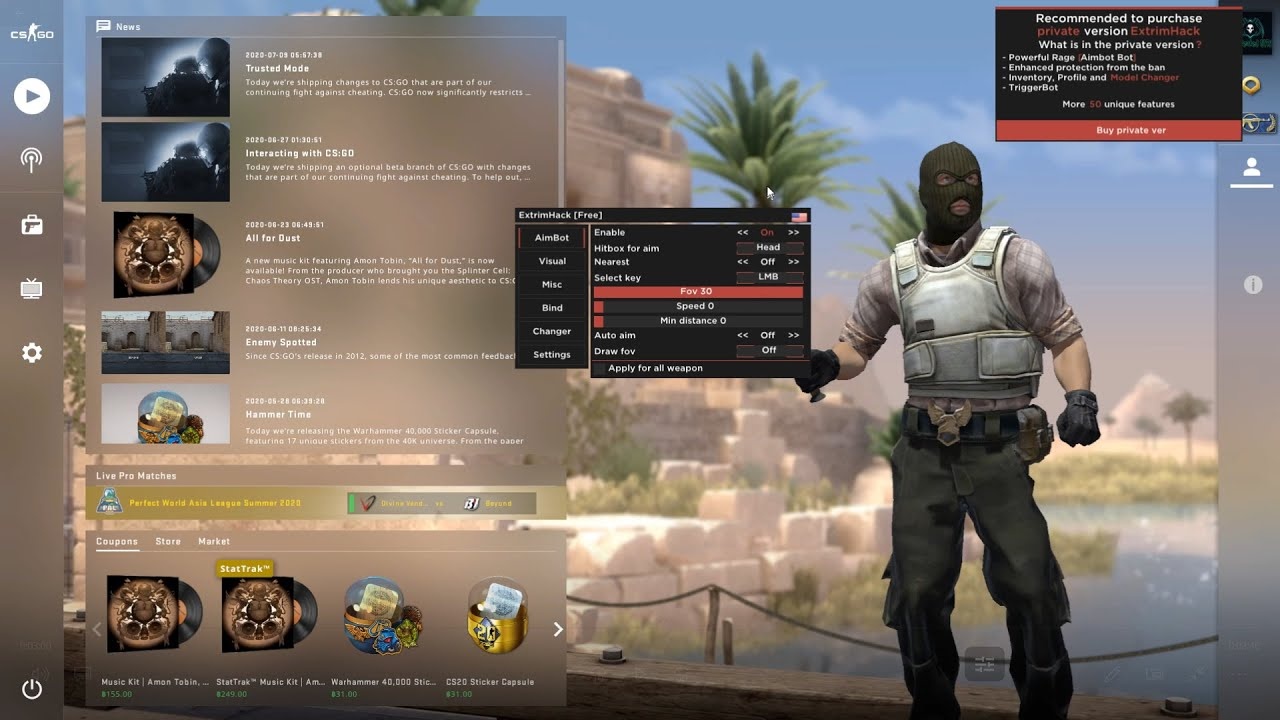Screen dimensions: 1280x720
Task: Click the power quit icon bottom left
Action: pos(31,690)
